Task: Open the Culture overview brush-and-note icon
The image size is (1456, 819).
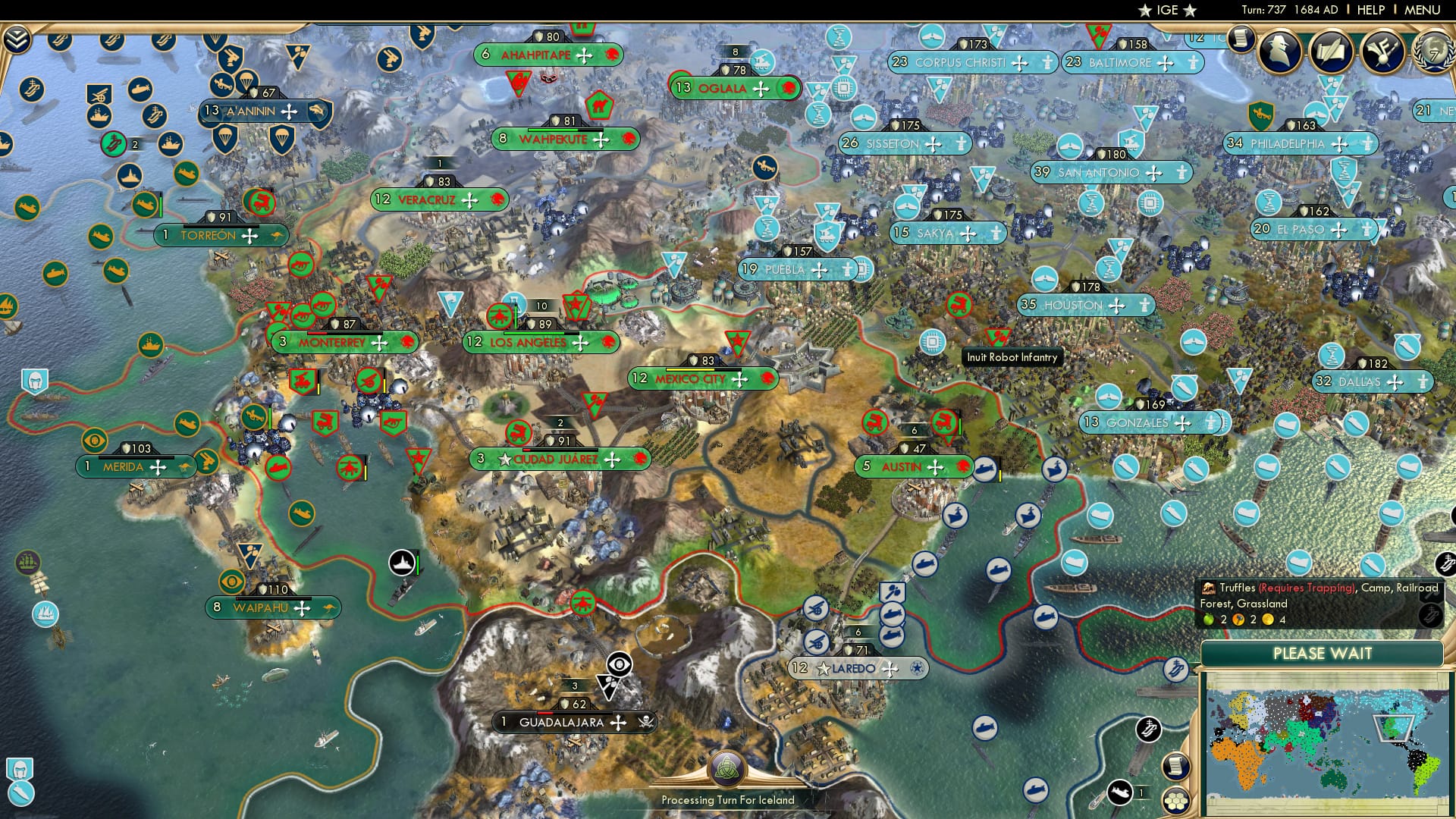Action: [1382, 52]
